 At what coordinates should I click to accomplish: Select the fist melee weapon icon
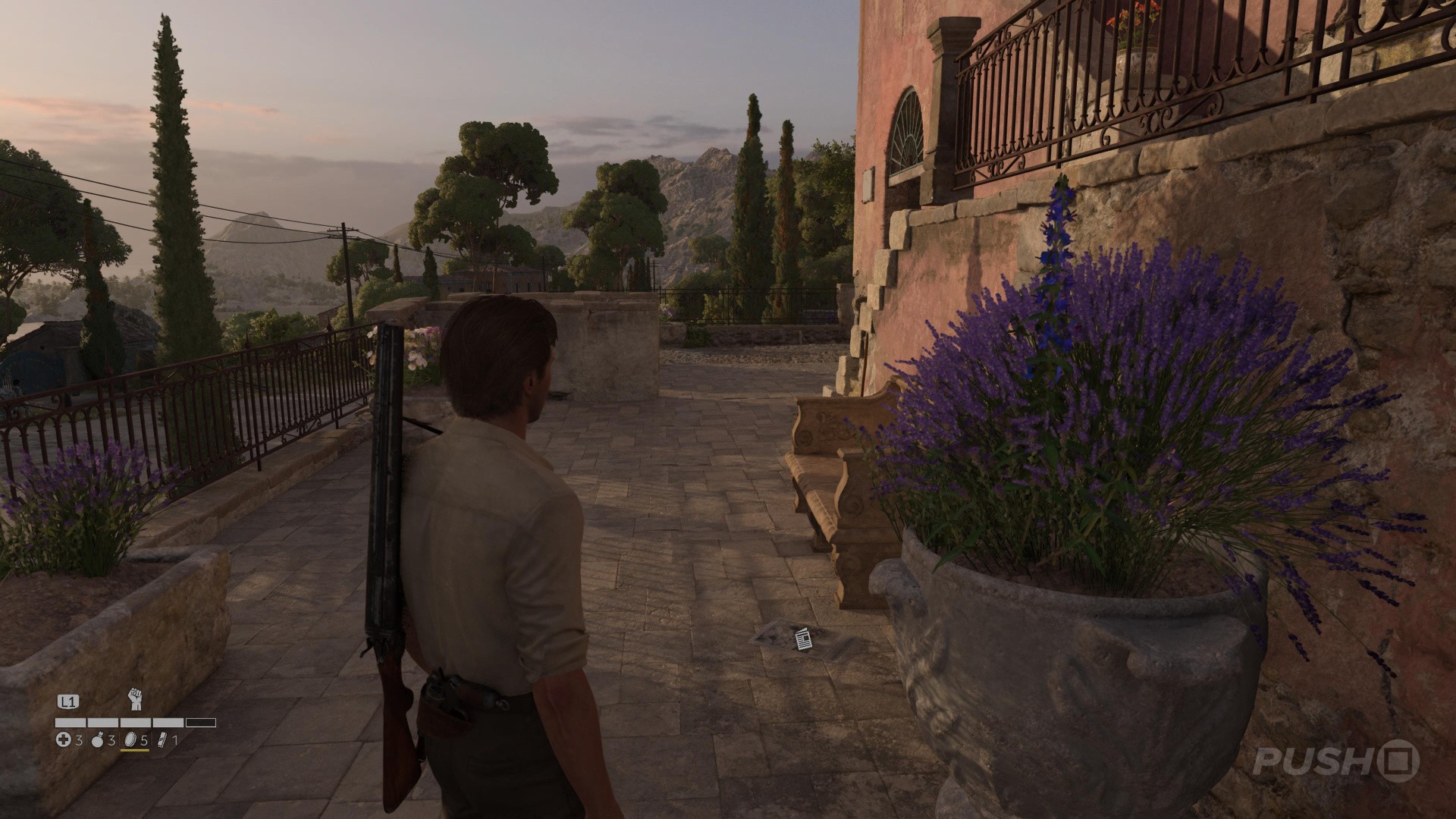click(135, 698)
